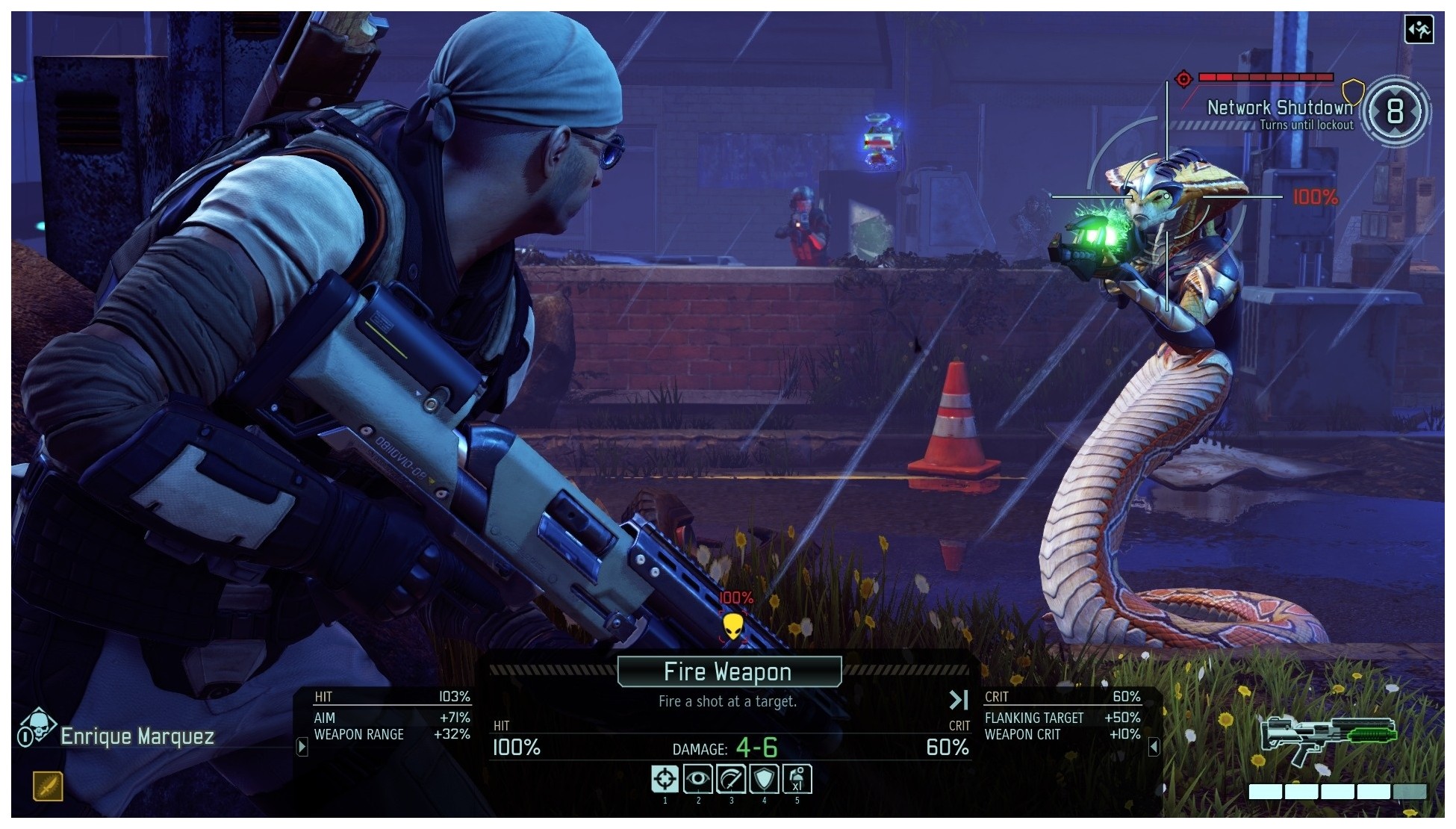Select the crosshair Fire Weapon ability
The image size is (1456, 829).
(x=665, y=779)
